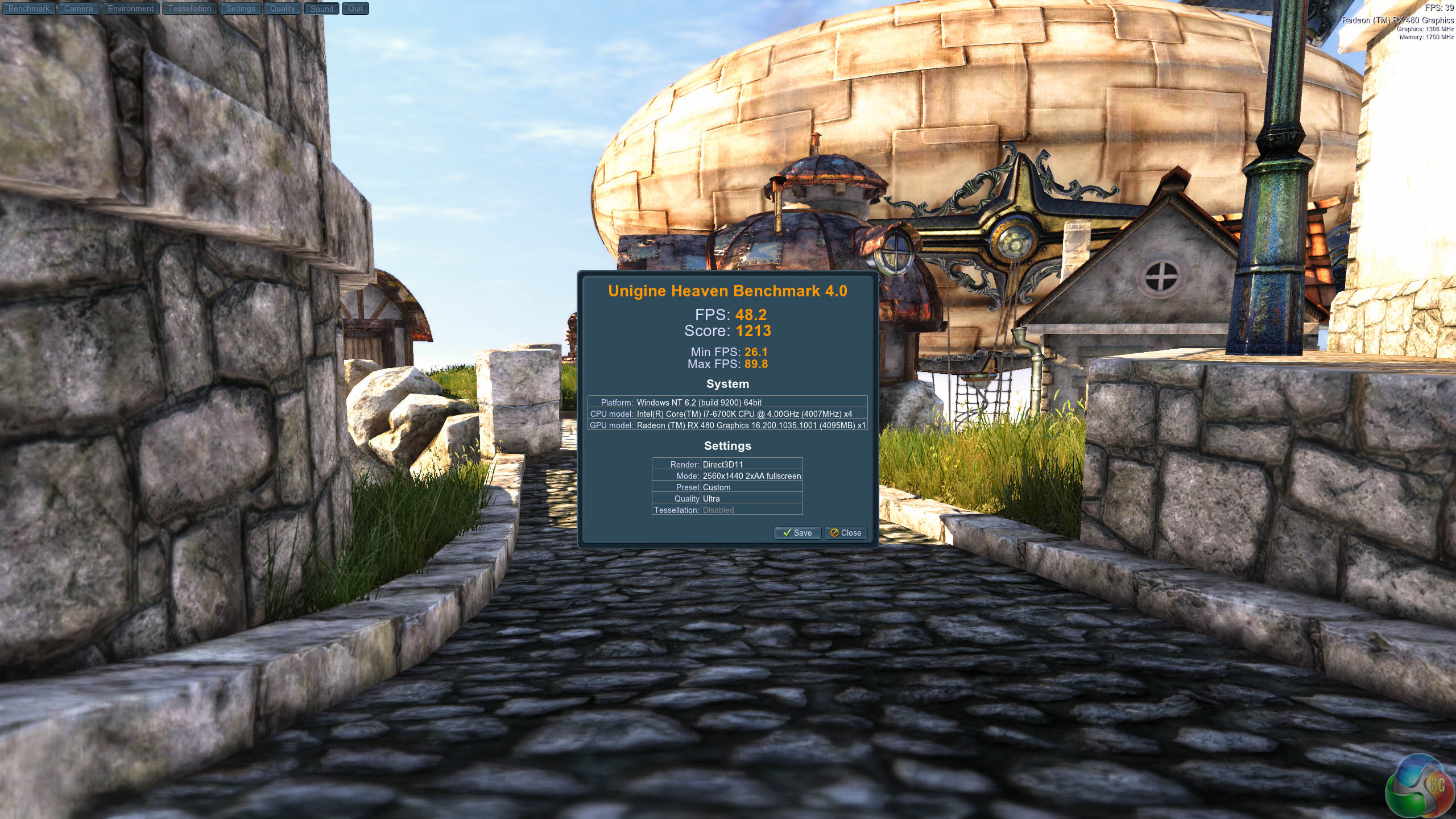Open the Environment options
This screenshot has height=819, width=1456.
130,9
